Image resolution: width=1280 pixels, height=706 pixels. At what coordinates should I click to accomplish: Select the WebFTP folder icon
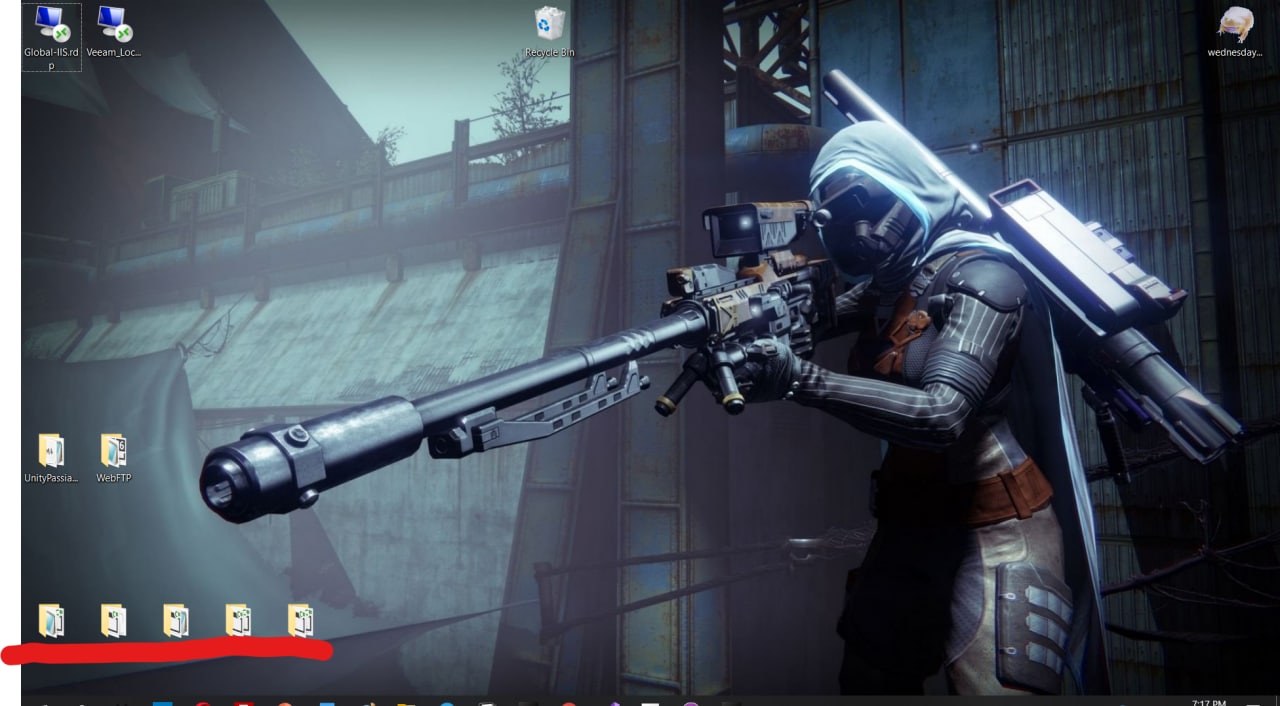click(113, 452)
